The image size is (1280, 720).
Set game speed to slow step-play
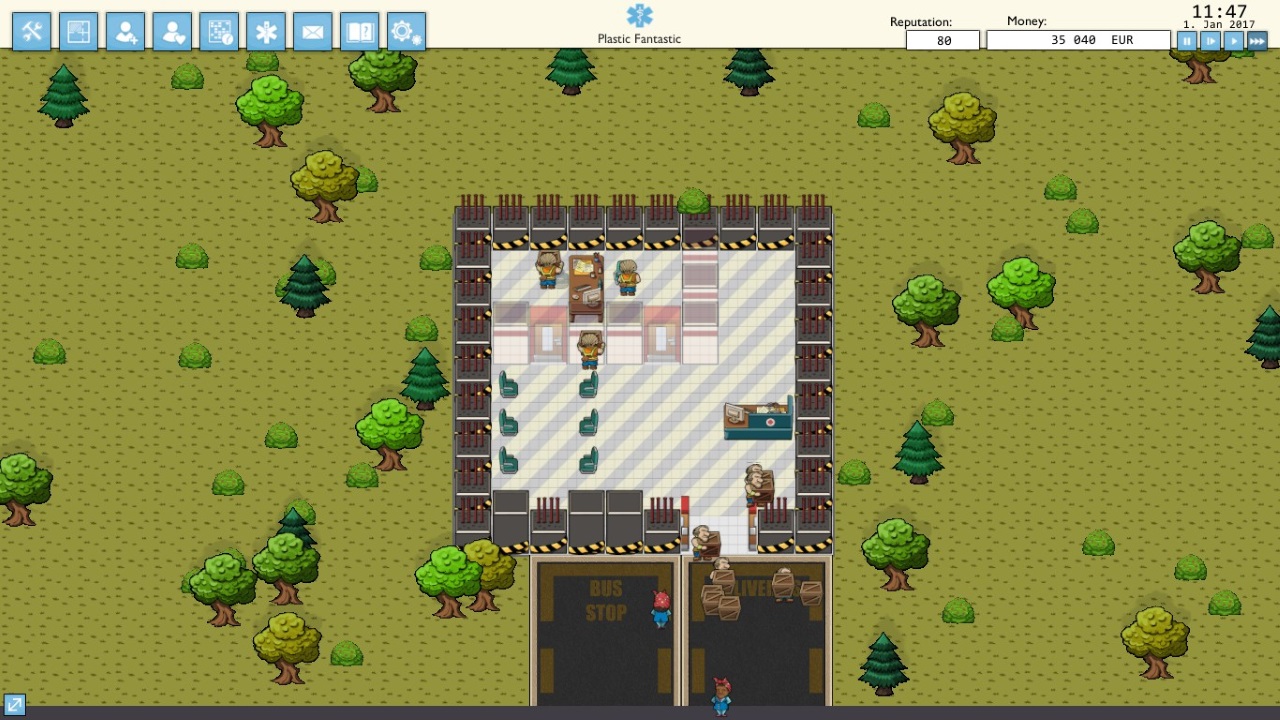[1210, 41]
